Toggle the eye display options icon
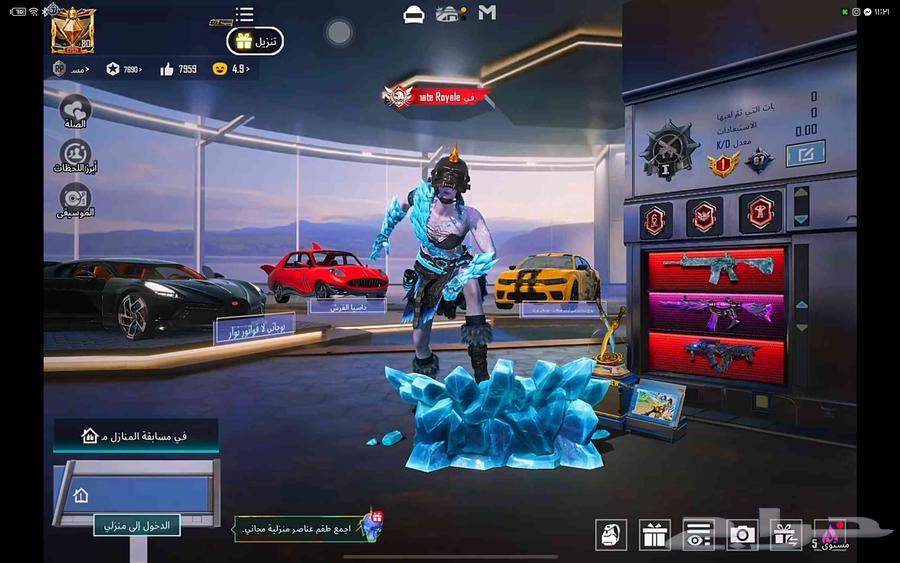 pos(698,535)
